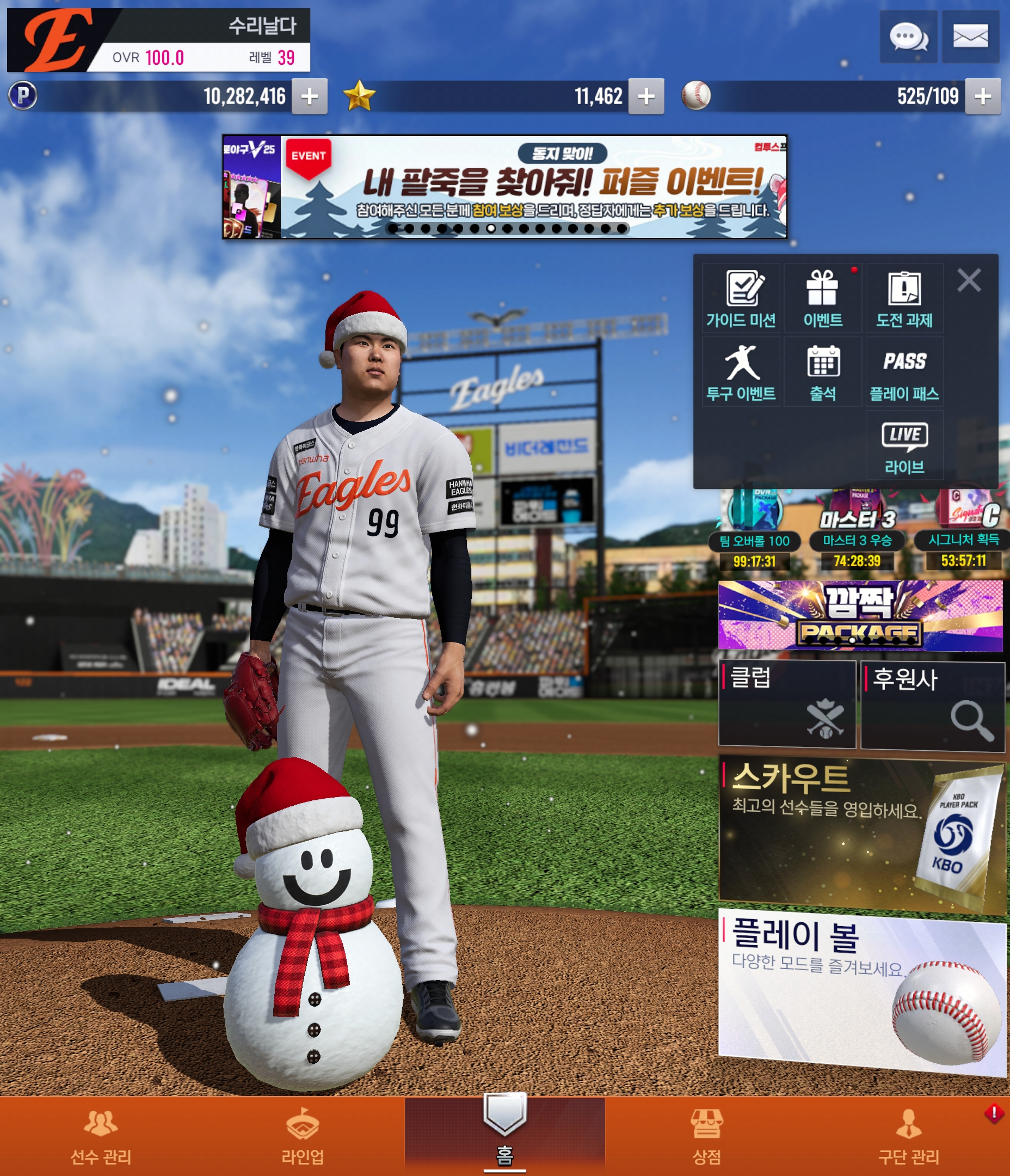The width and height of the screenshot is (1010, 1176).
Task: Open the 클럽 club tile
Action: (786, 704)
